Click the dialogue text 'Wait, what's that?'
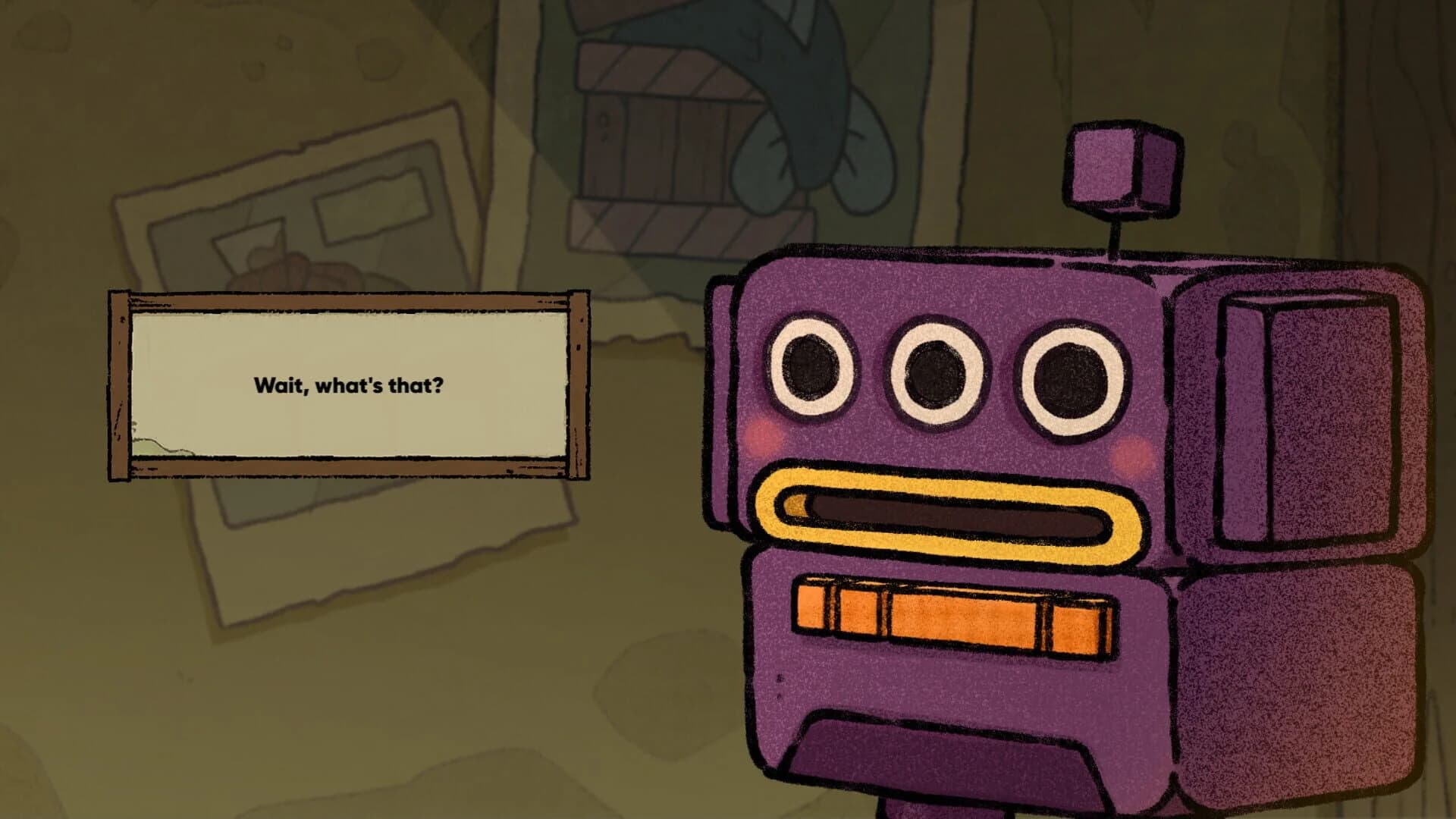The width and height of the screenshot is (1456, 819). click(350, 385)
